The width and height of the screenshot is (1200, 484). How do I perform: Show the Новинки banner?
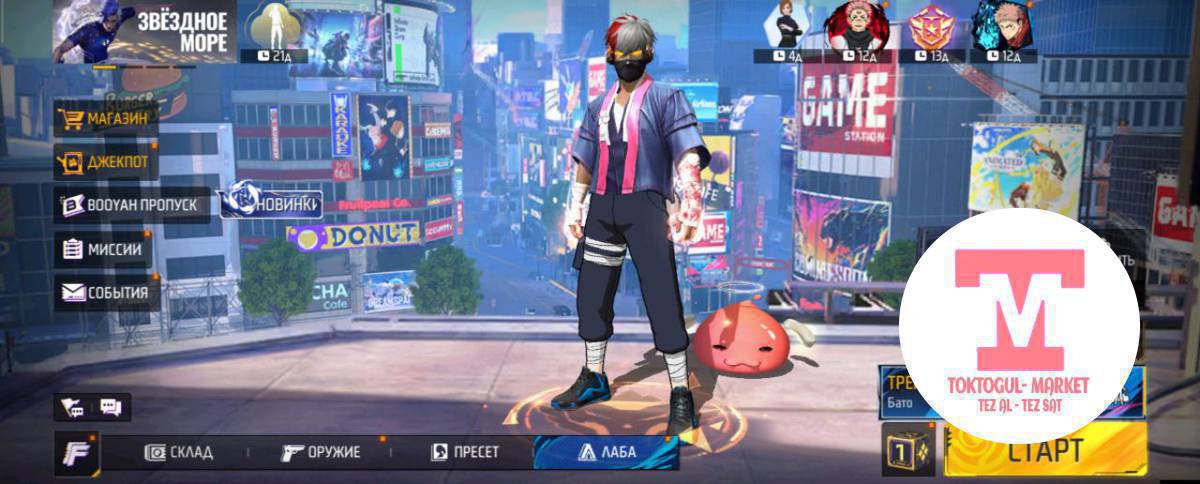pos(272,203)
